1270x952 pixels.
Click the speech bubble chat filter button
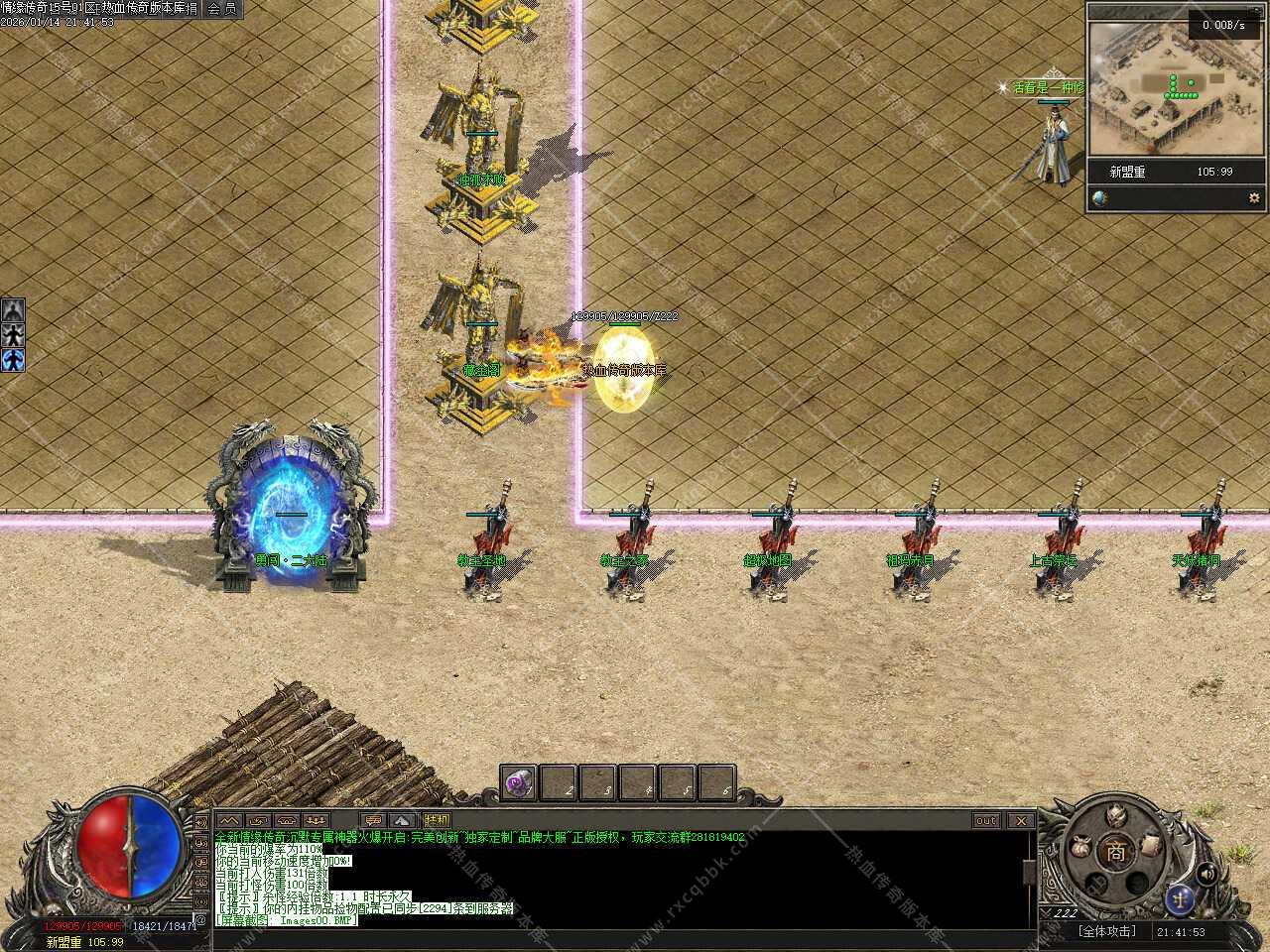click(373, 821)
